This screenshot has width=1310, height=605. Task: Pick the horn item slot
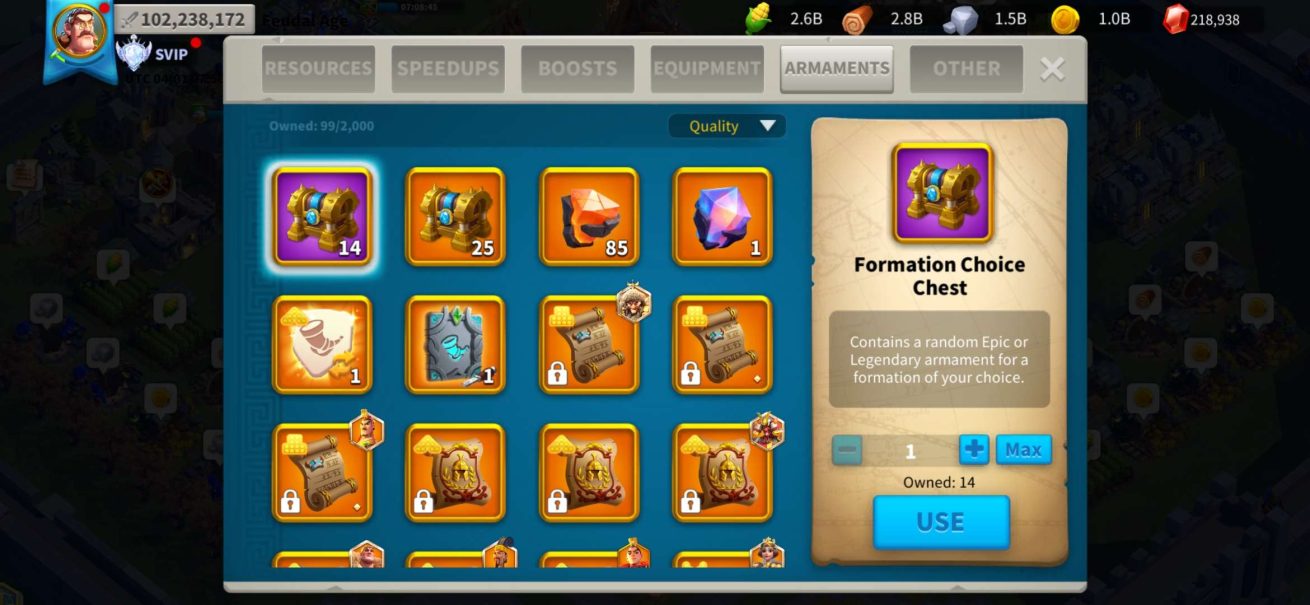pos(322,344)
